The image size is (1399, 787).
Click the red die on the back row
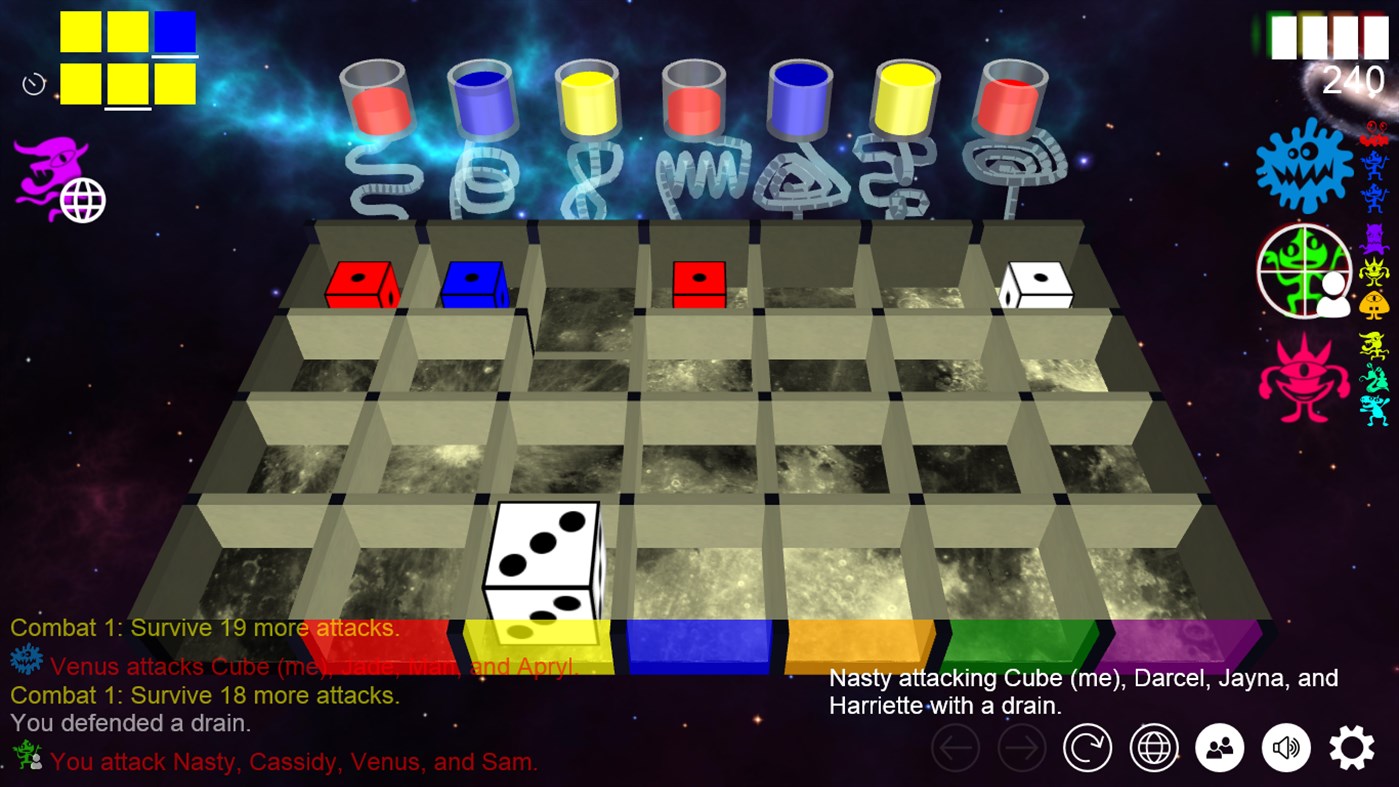point(360,287)
